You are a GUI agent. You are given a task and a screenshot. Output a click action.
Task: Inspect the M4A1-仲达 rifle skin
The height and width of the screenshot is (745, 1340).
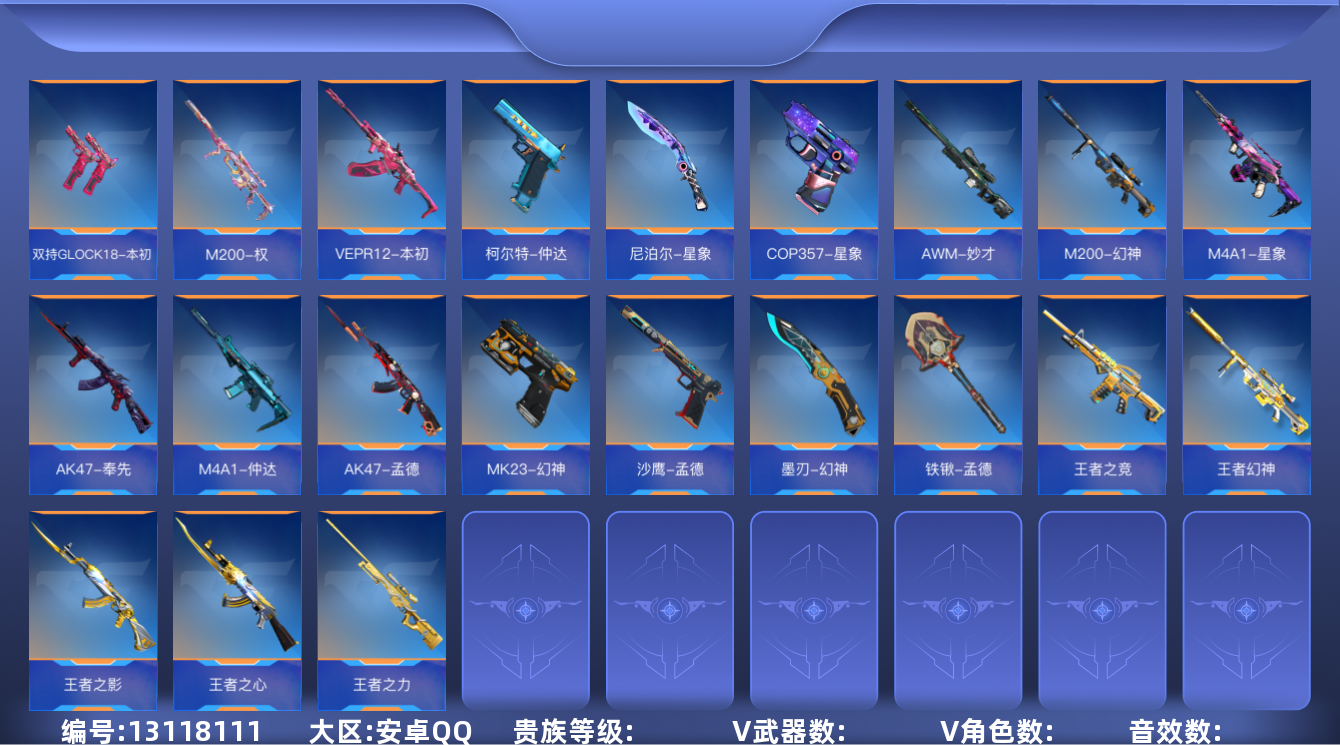(x=237, y=395)
